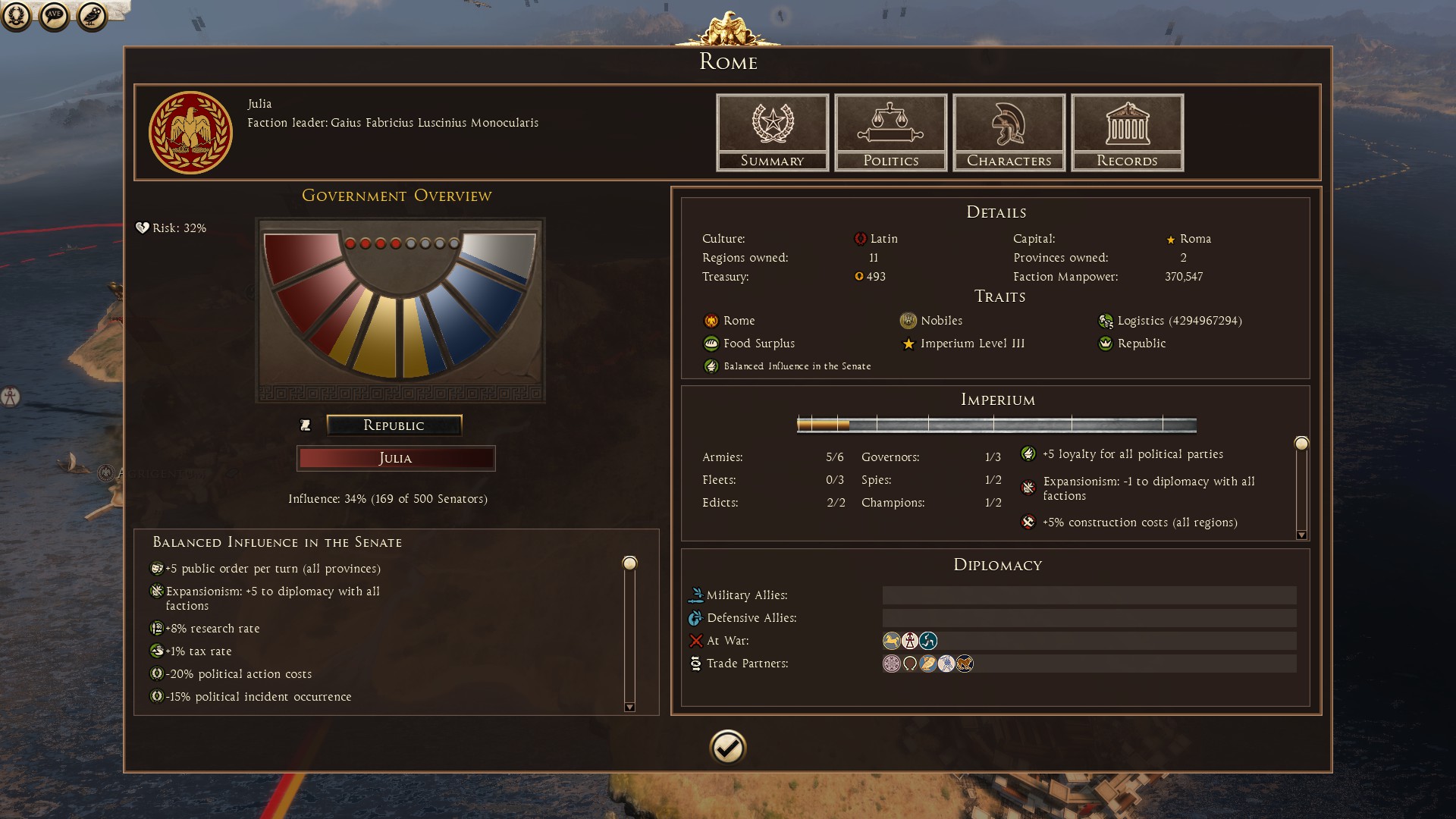1456x819 pixels.
Task: Open the AVE speech bubble icon
Action: (54, 16)
